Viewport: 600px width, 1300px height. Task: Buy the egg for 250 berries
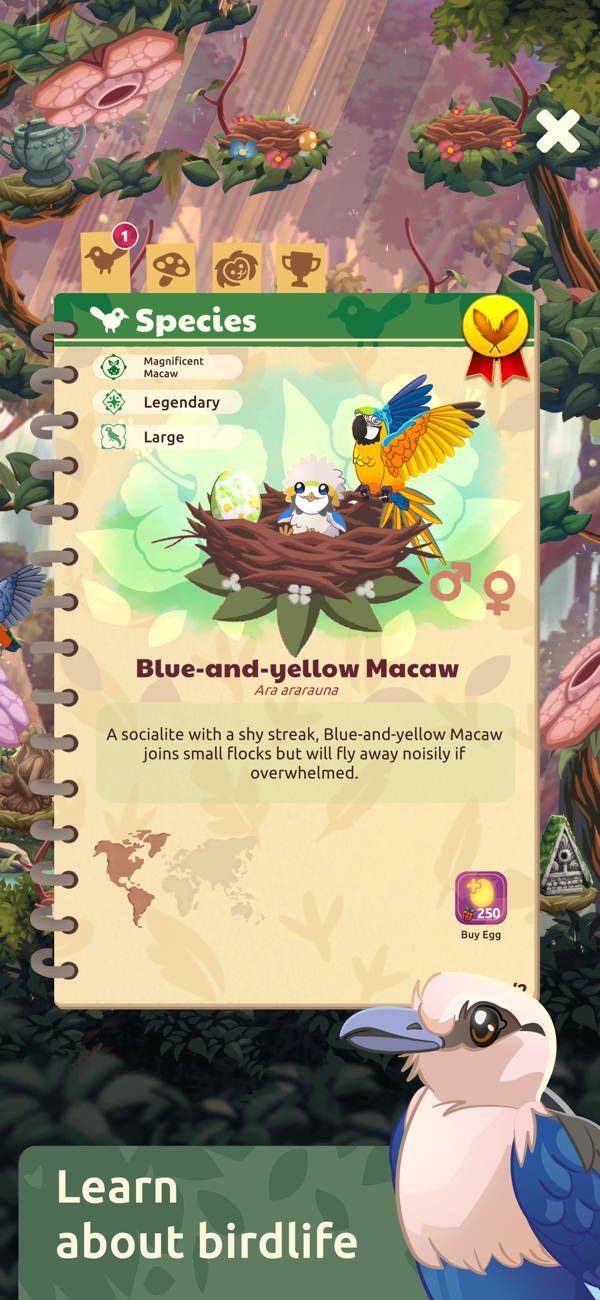pyautogui.click(x=481, y=899)
